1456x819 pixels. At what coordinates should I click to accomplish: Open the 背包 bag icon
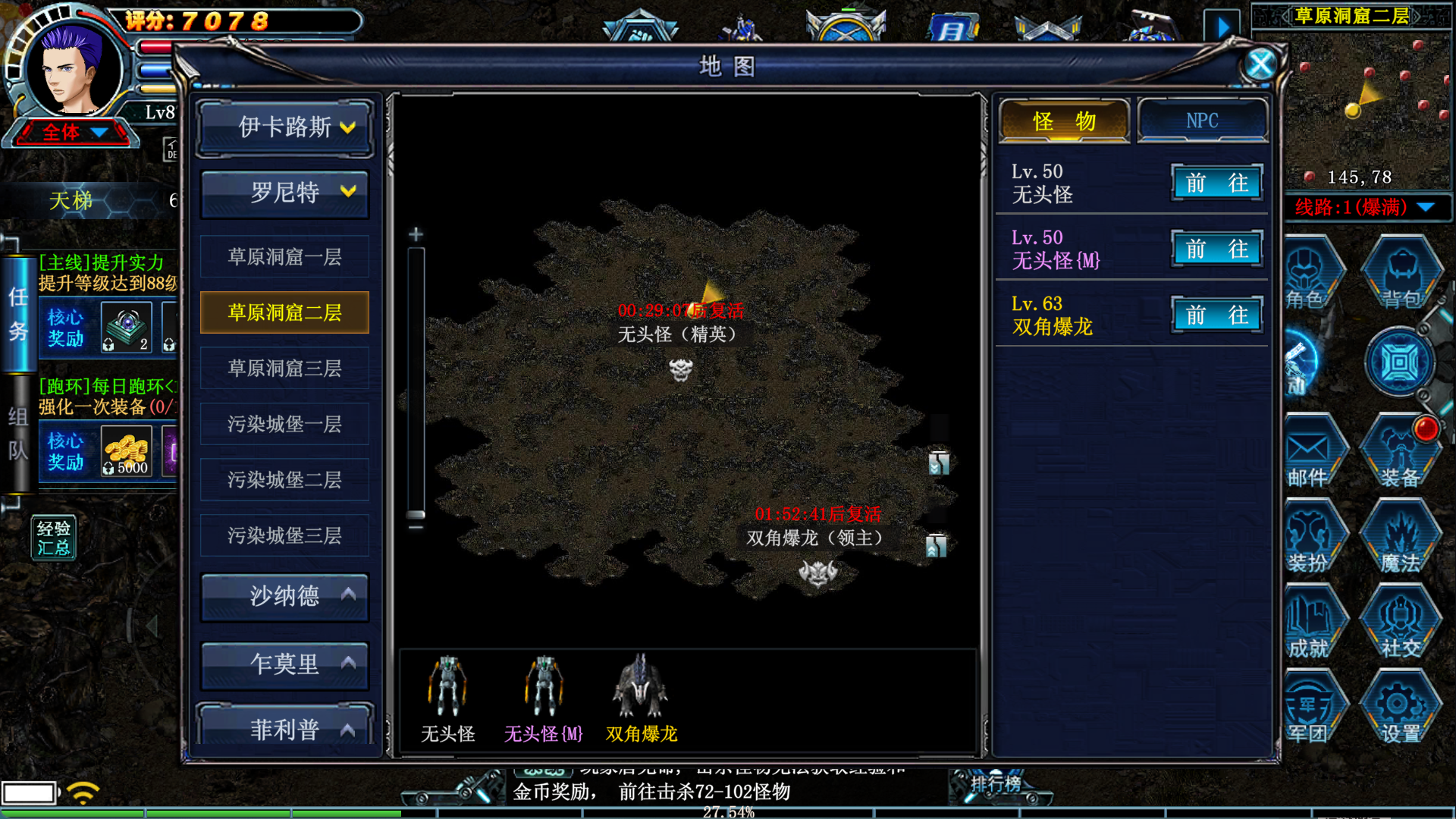(1401, 275)
